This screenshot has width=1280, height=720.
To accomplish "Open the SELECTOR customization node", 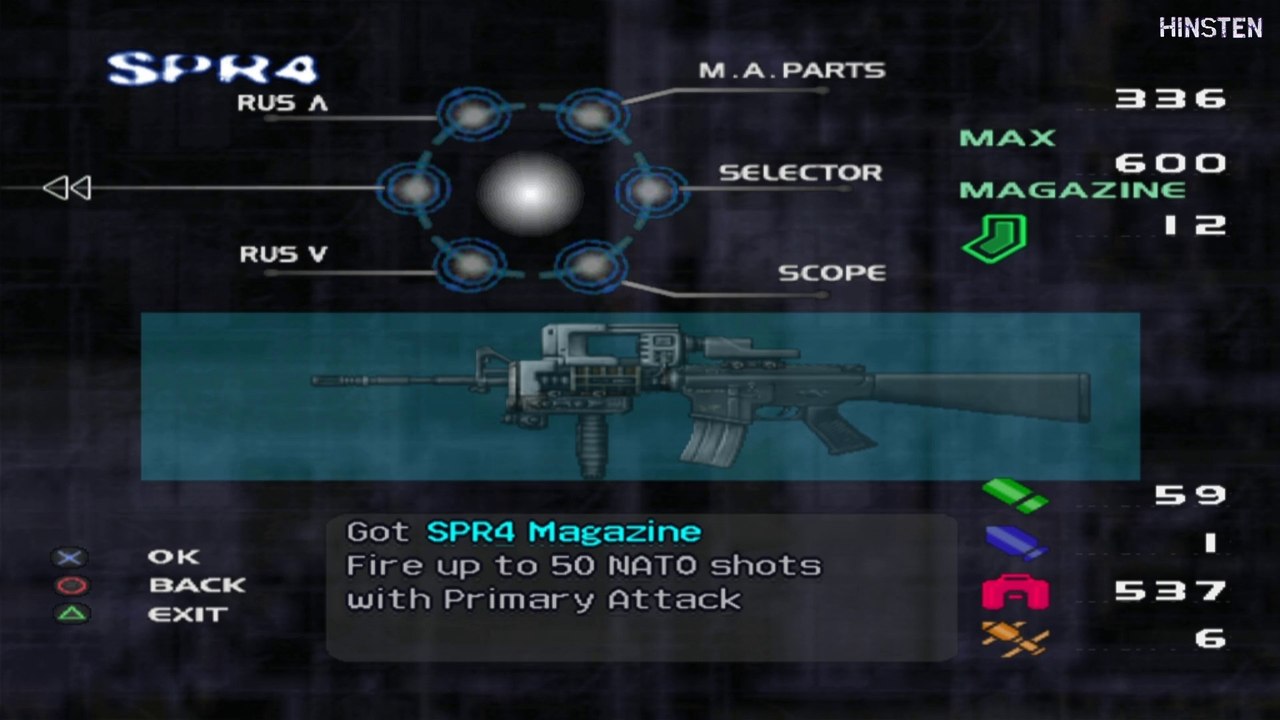I will [651, 189].
